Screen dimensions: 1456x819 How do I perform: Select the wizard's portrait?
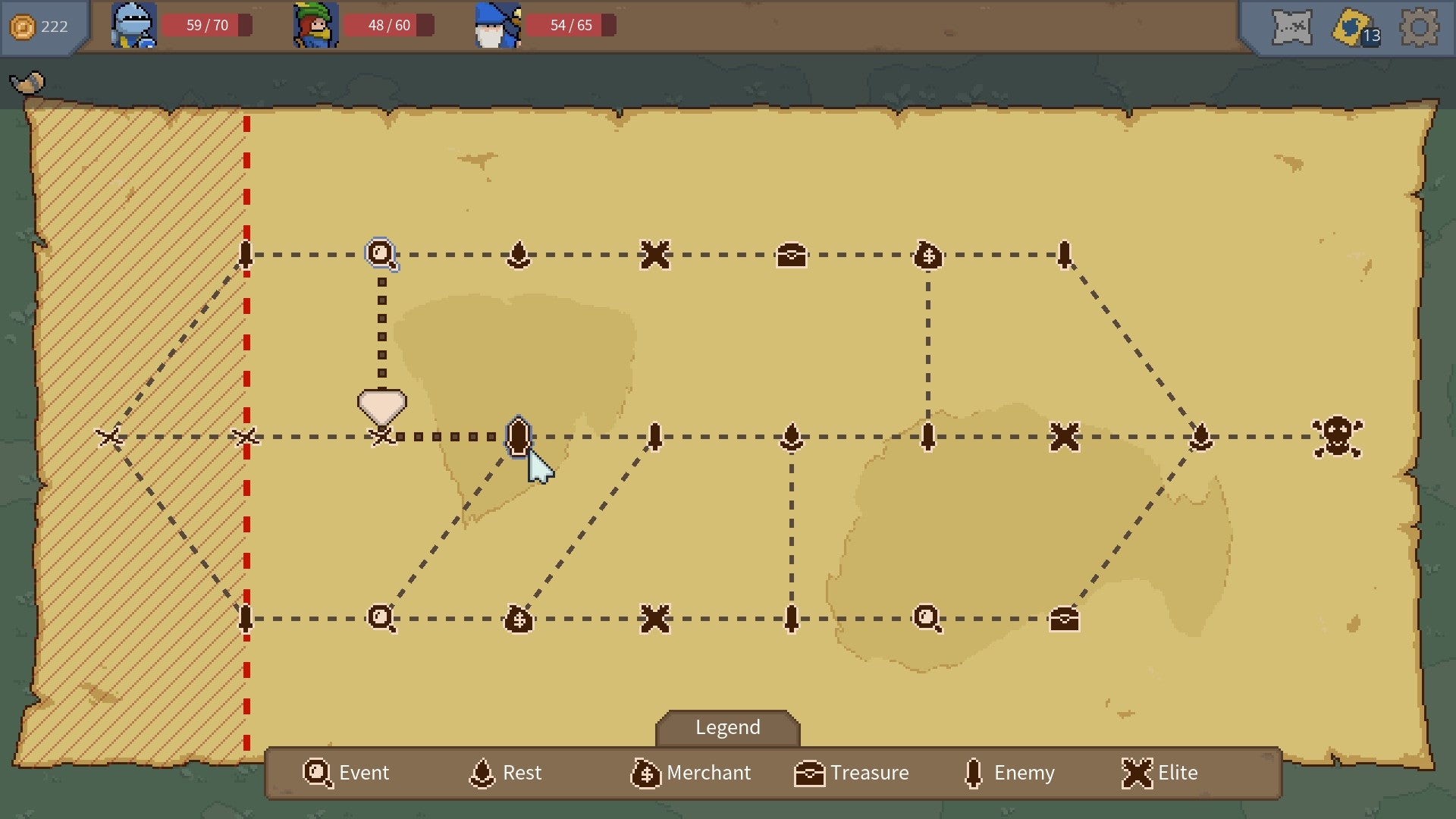click(x=497, y=26)
